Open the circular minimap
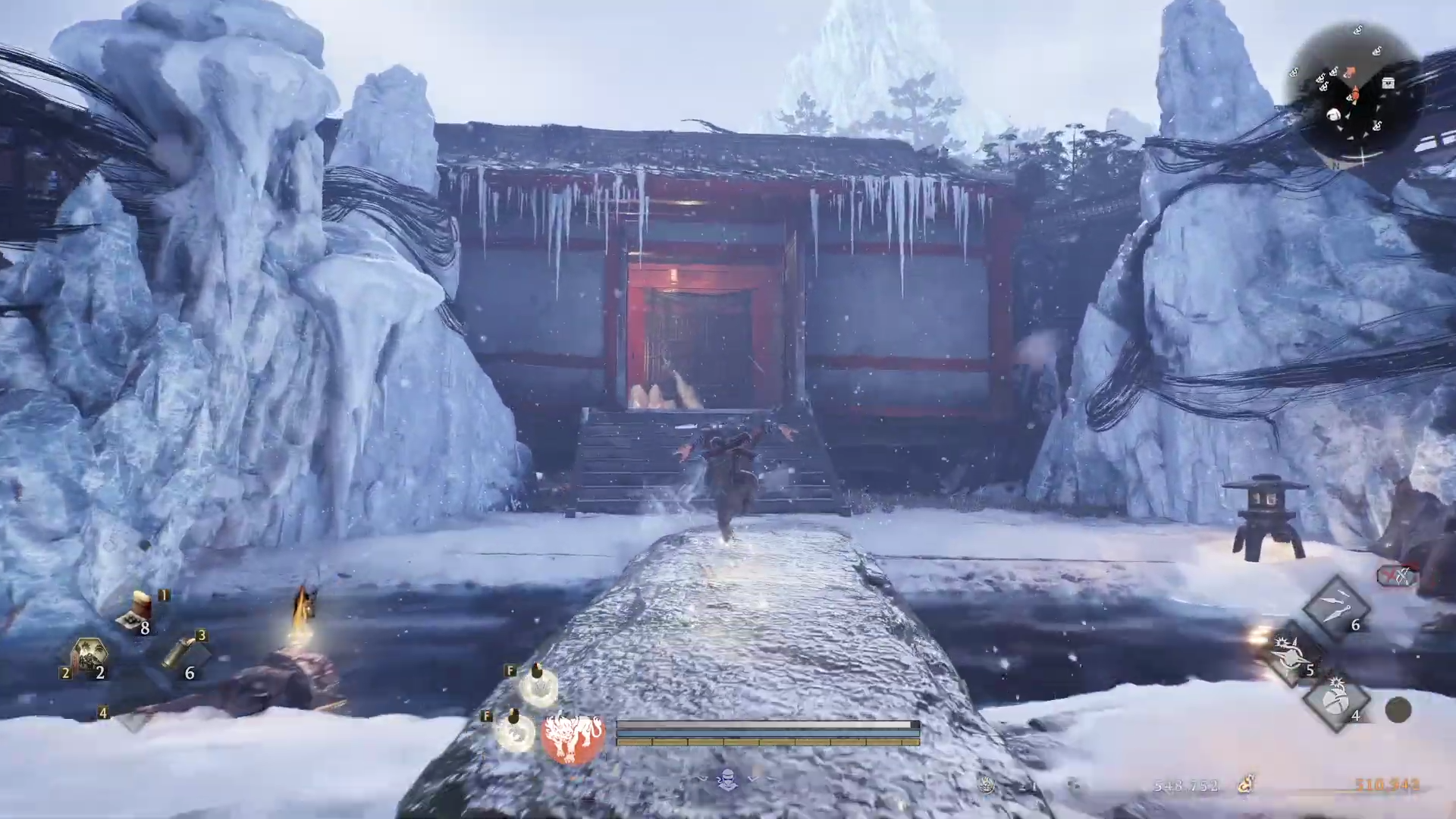 (x=1354, y=95)
